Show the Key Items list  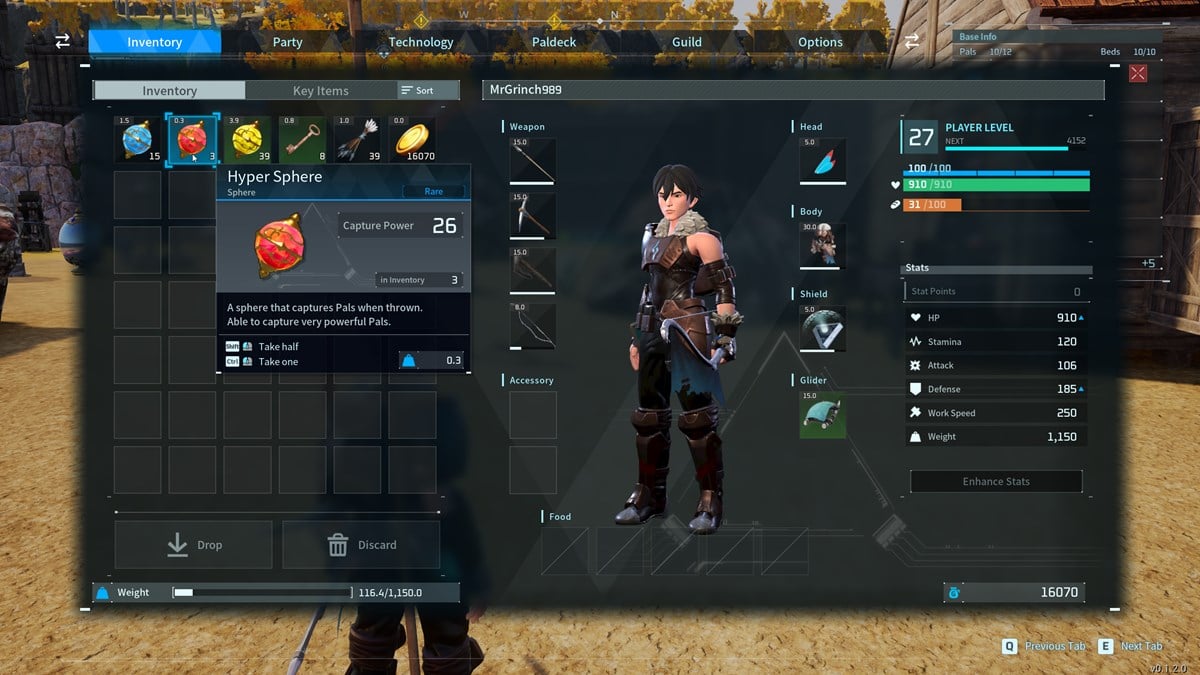(320, 91)
